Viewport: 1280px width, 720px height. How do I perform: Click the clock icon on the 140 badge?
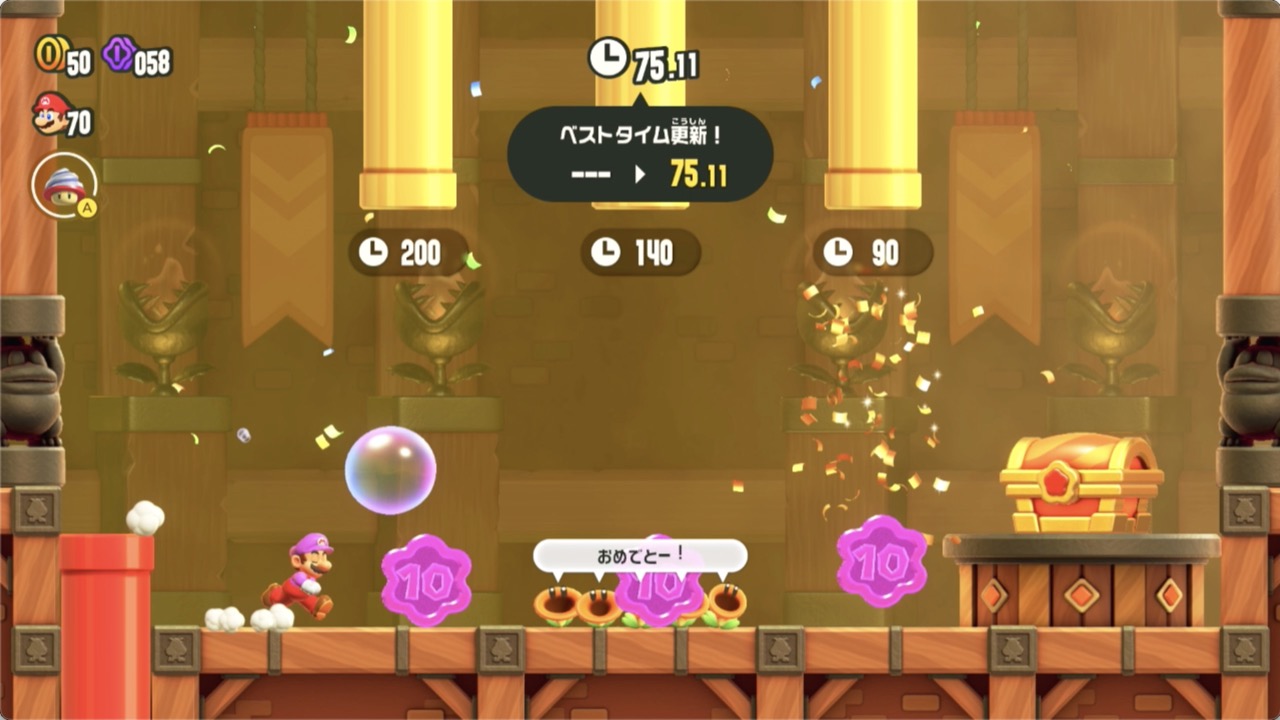point(608,253)
